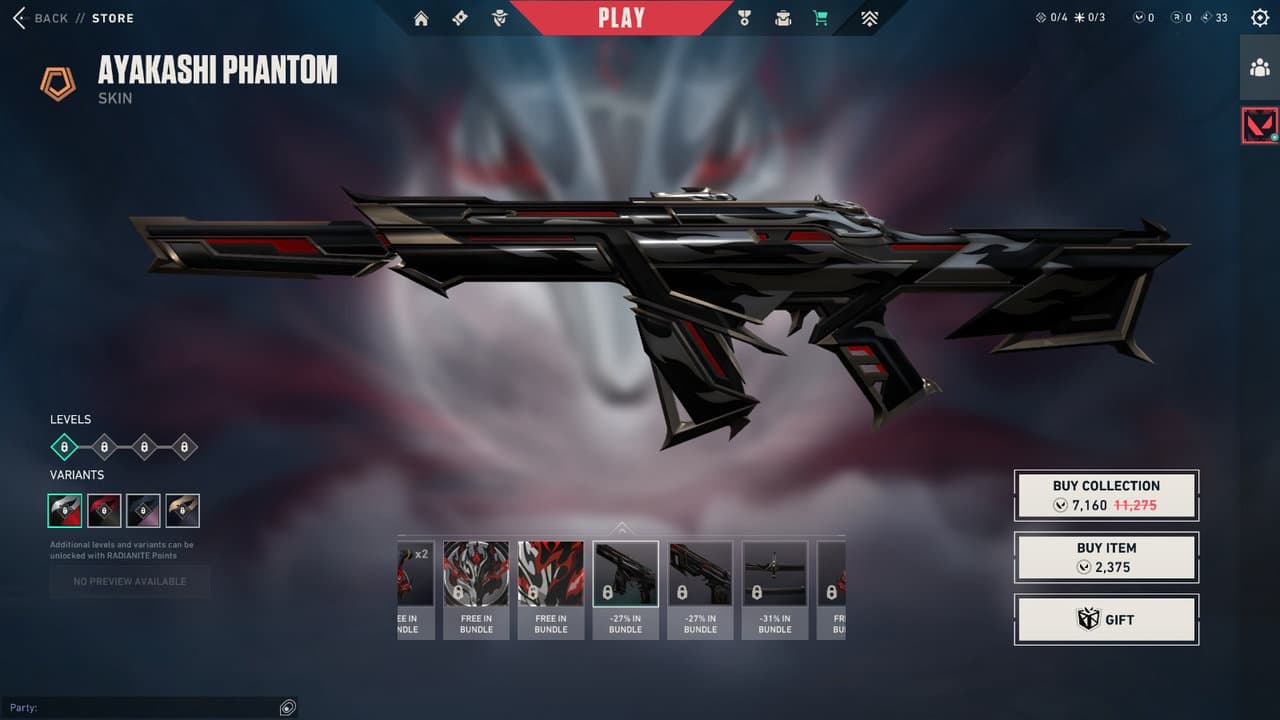Open the Agents tab icon
The height and width of the screenshot is (720, 1280).
497,18
